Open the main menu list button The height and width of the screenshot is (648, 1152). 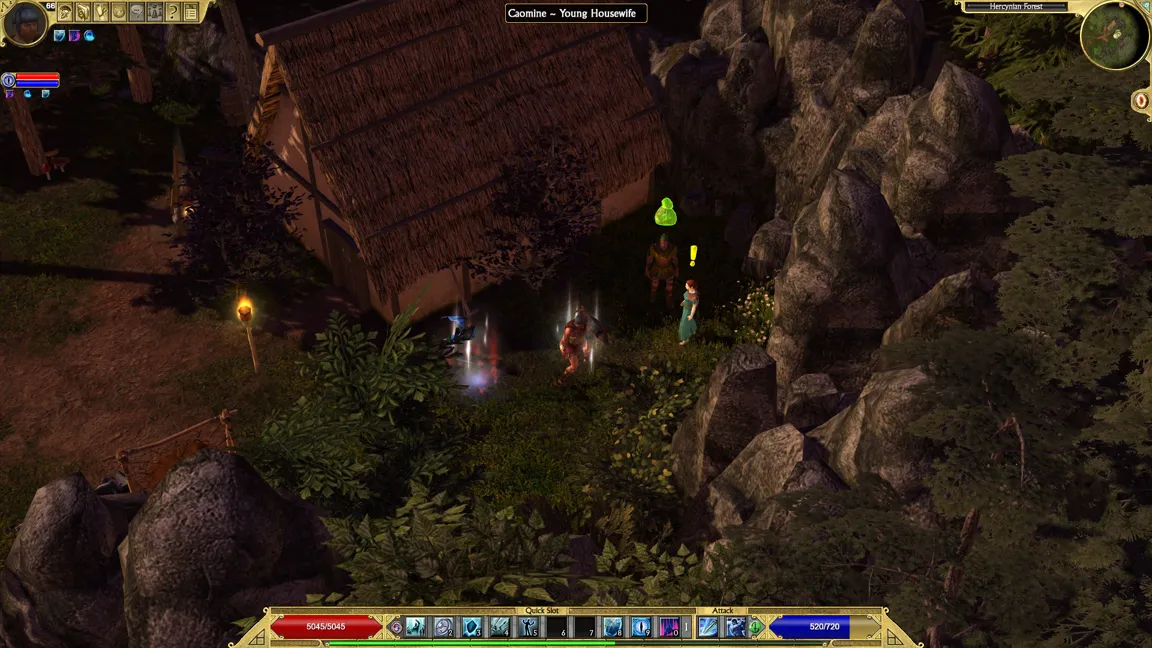[191, 12]
